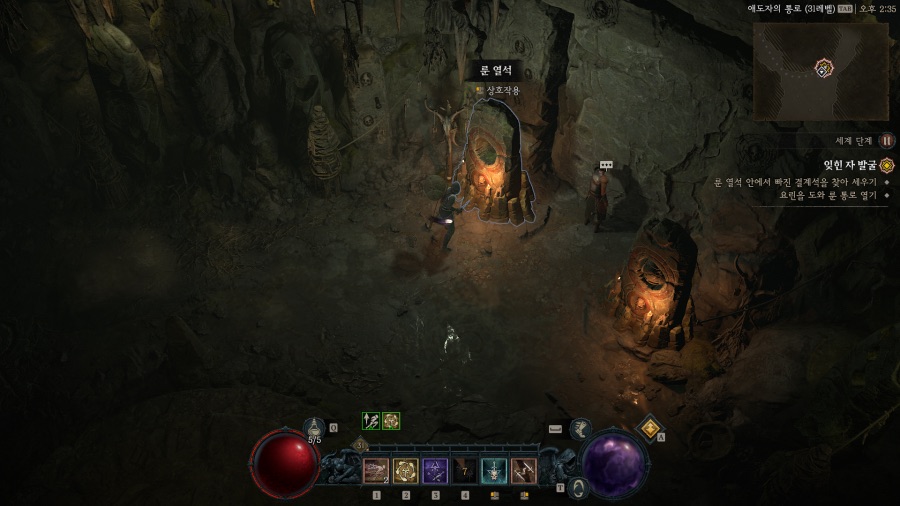Open the minimap in the corner

[x=820, y=68]
